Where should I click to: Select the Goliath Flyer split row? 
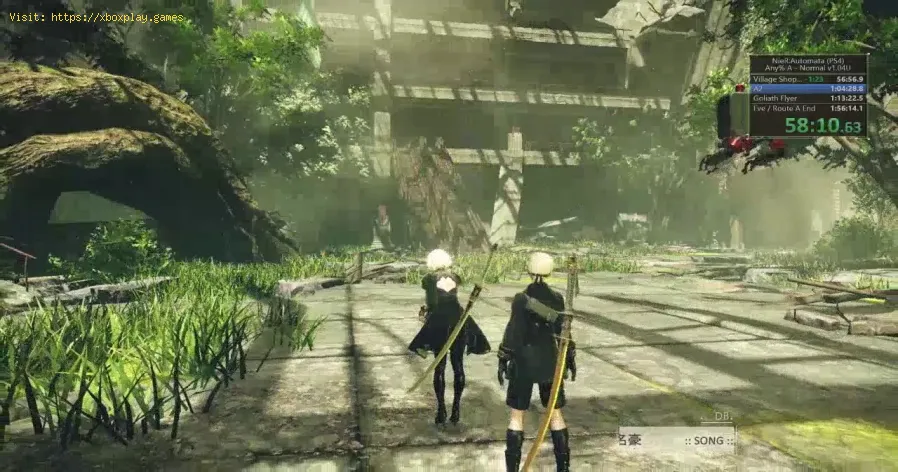808,98
